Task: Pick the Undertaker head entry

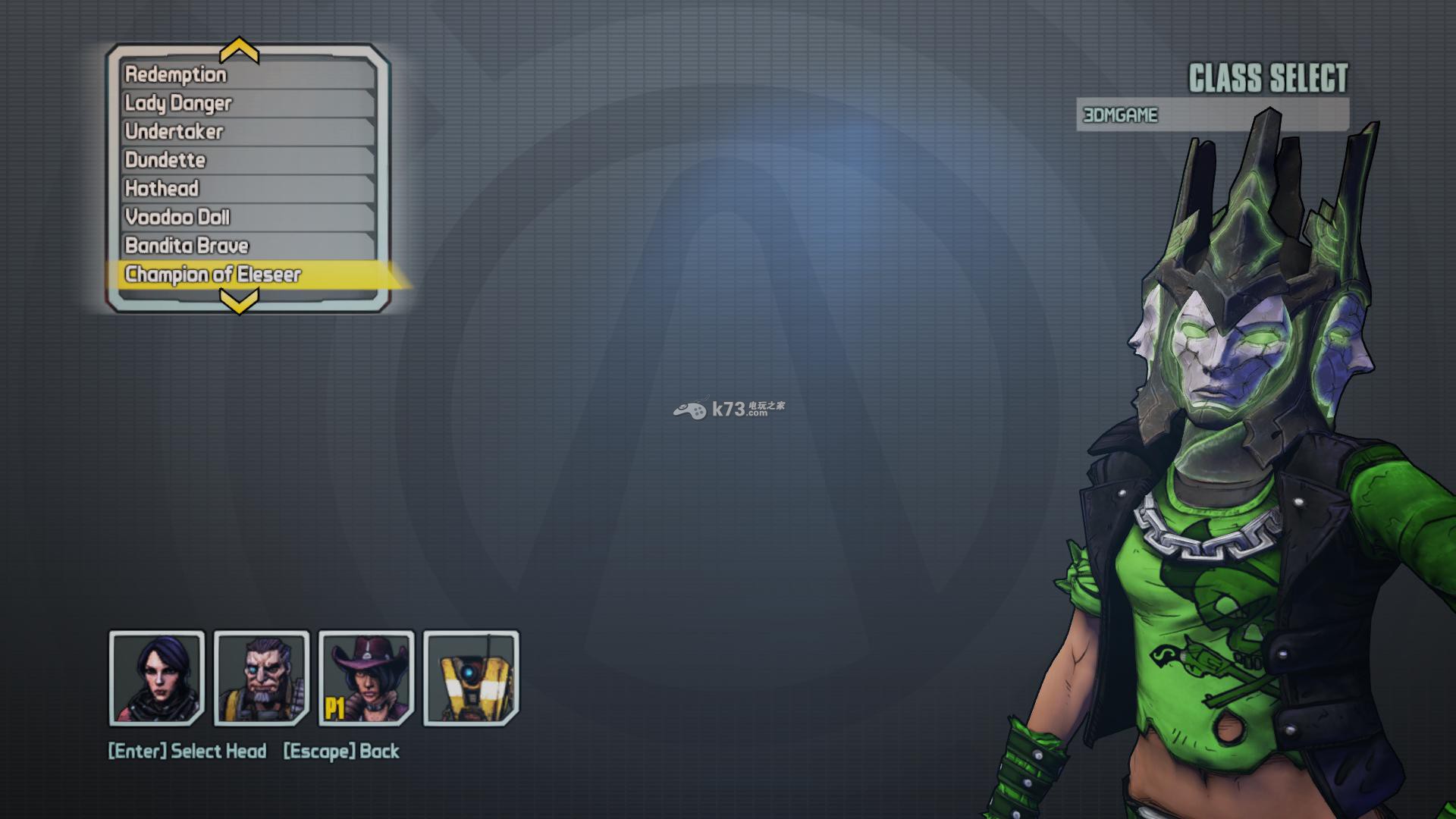Action: 247,132
